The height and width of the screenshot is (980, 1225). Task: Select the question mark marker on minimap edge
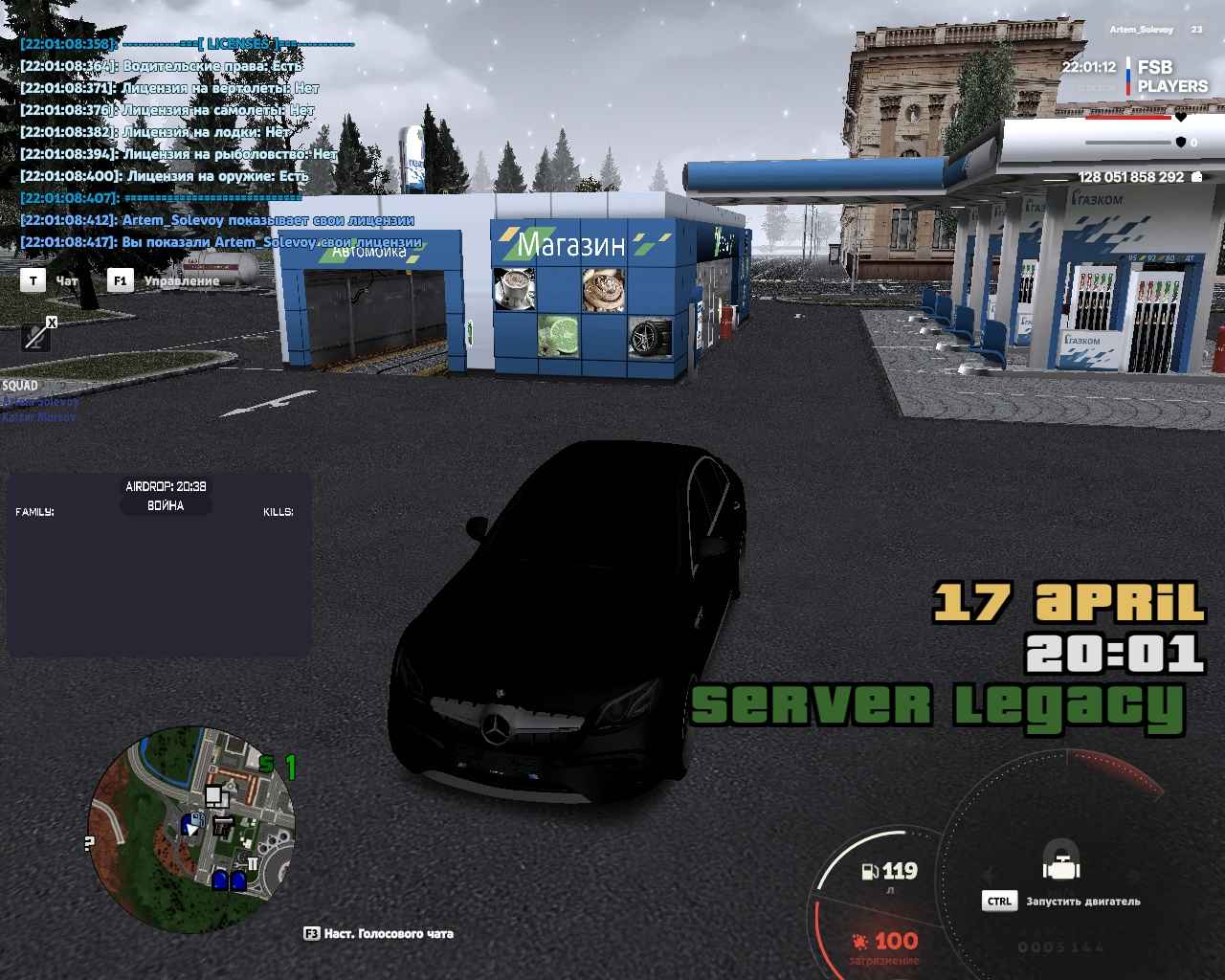click(x=89, y=844)
